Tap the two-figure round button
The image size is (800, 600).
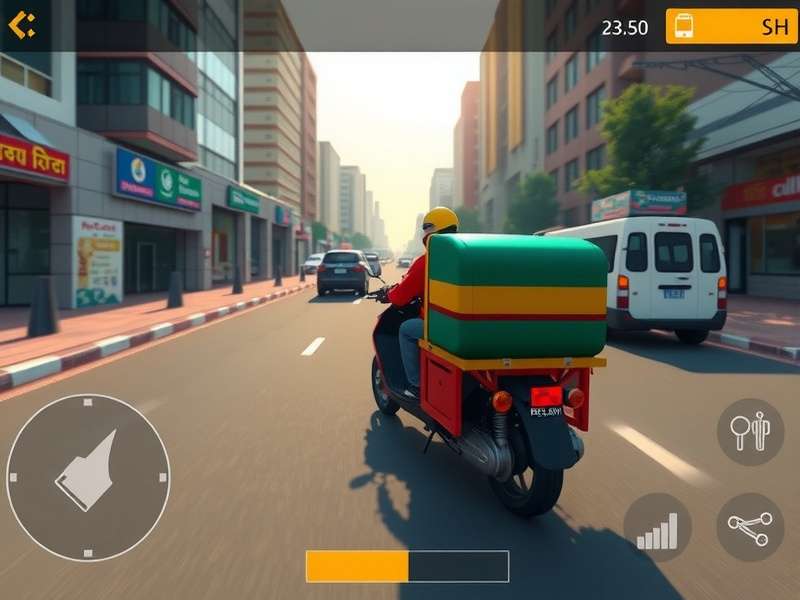pos(750,432)
